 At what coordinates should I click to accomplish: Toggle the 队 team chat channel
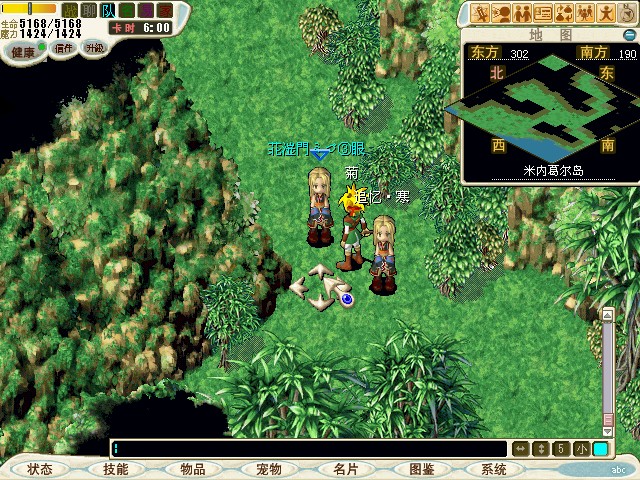pyautogui.click(x=107, y=10)
